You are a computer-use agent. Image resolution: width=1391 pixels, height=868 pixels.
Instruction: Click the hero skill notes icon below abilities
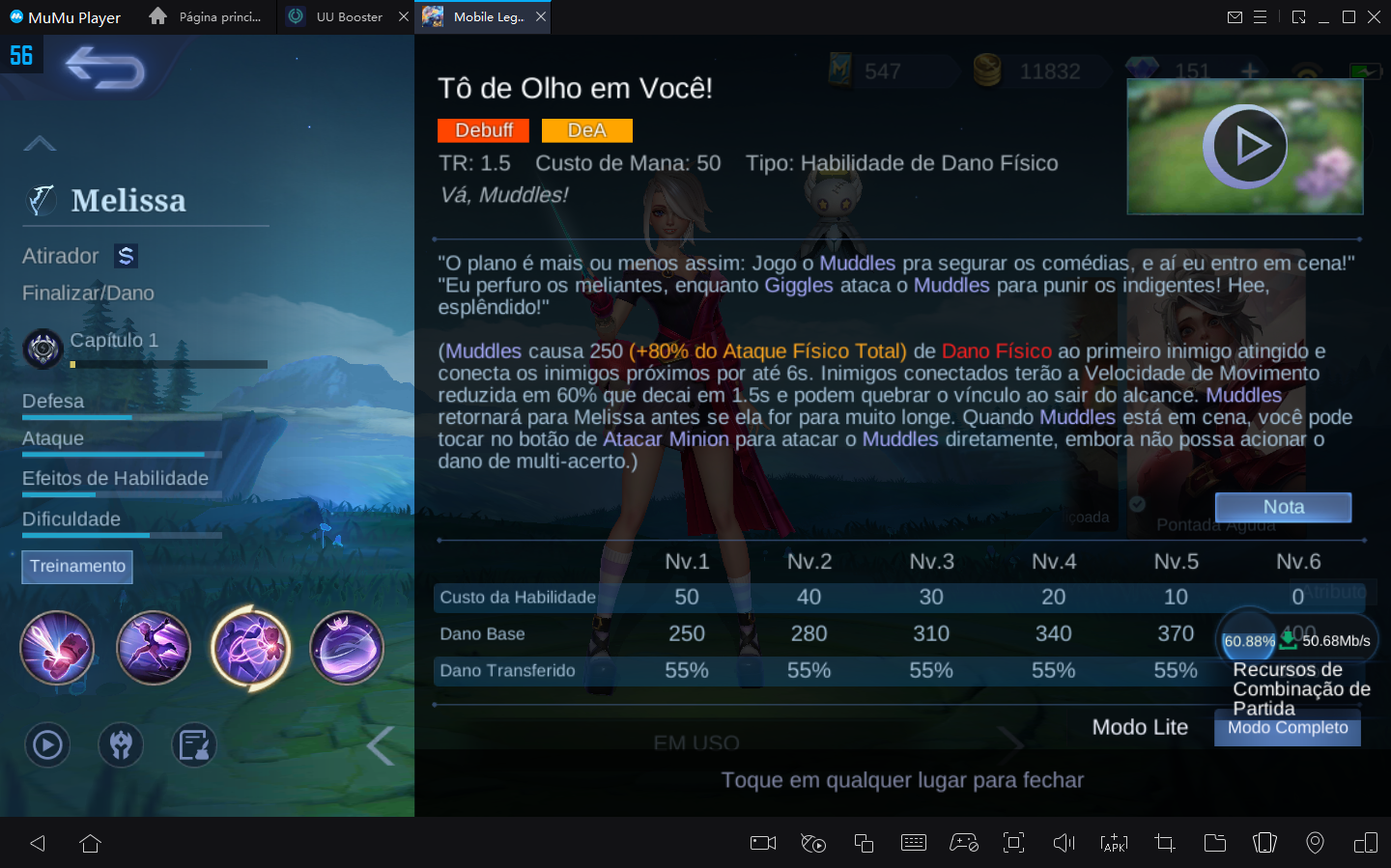(x=194, y=744)
